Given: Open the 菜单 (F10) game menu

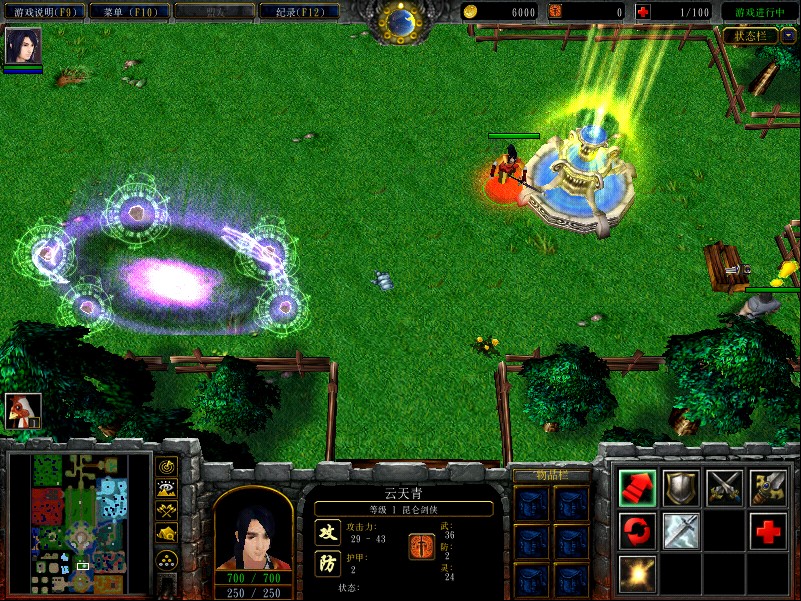Looking at the screenshot, I should [126, 12].
